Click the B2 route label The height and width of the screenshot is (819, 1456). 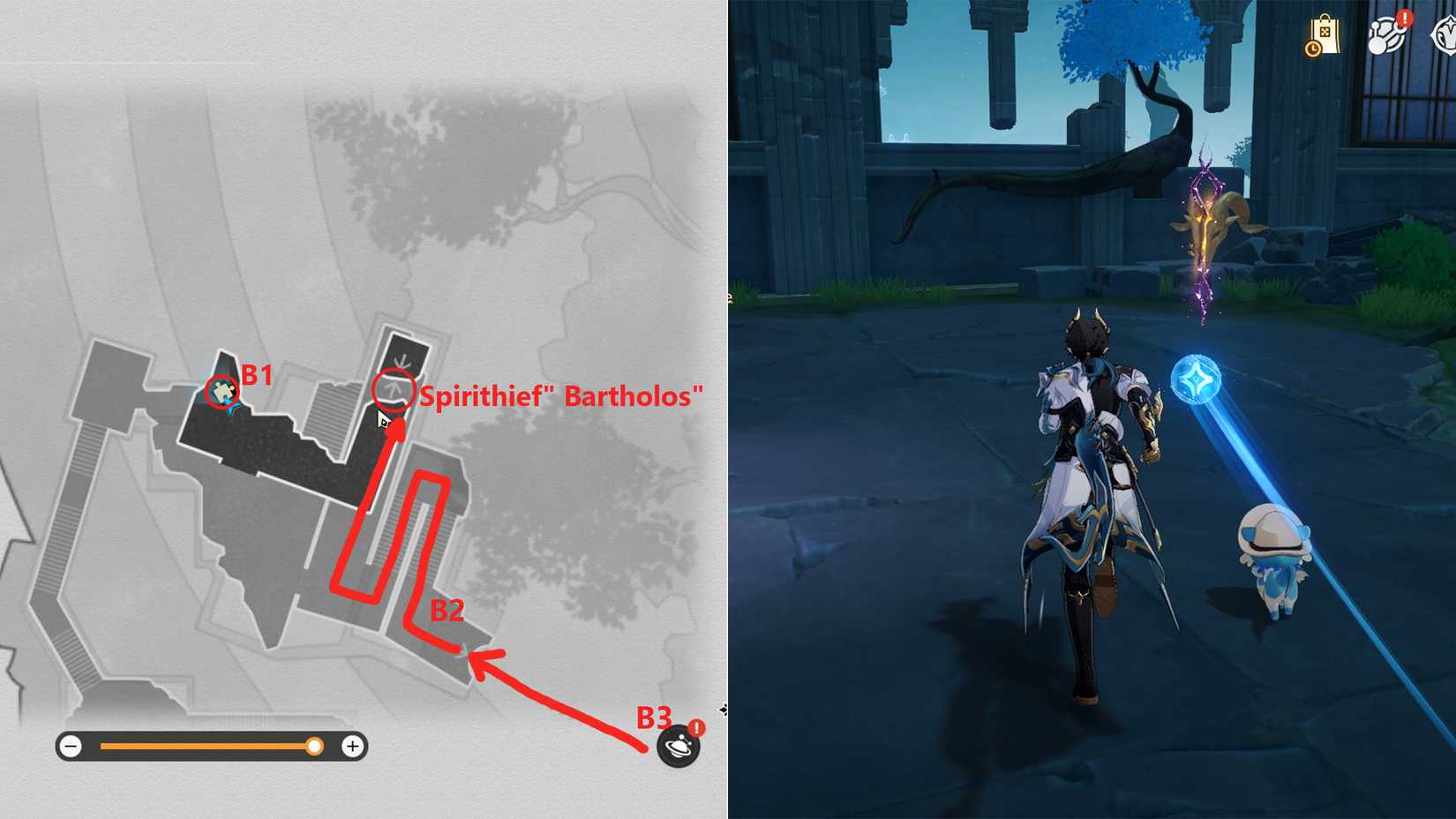(x=447, y=610)
